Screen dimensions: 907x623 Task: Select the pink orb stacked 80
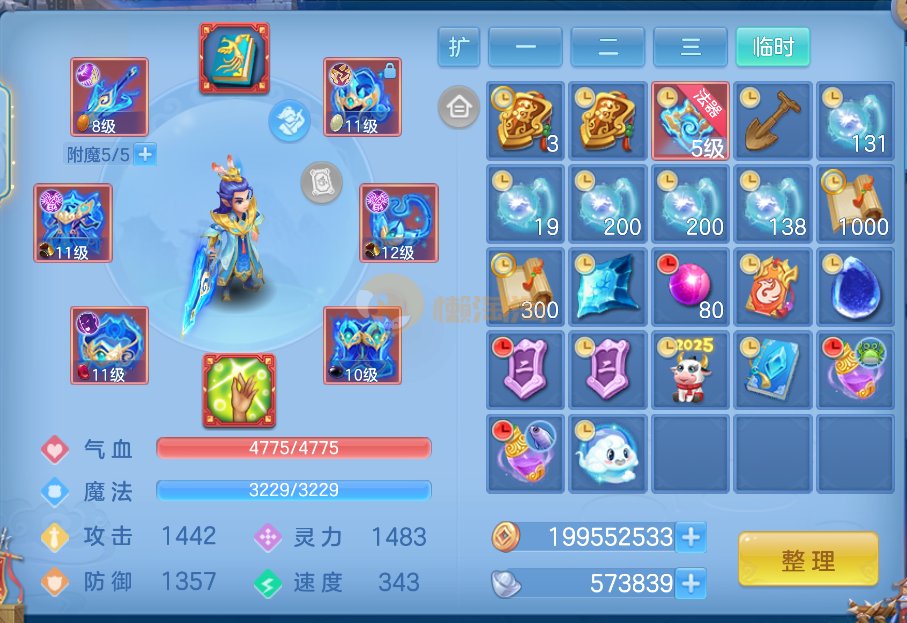(690, 287)
